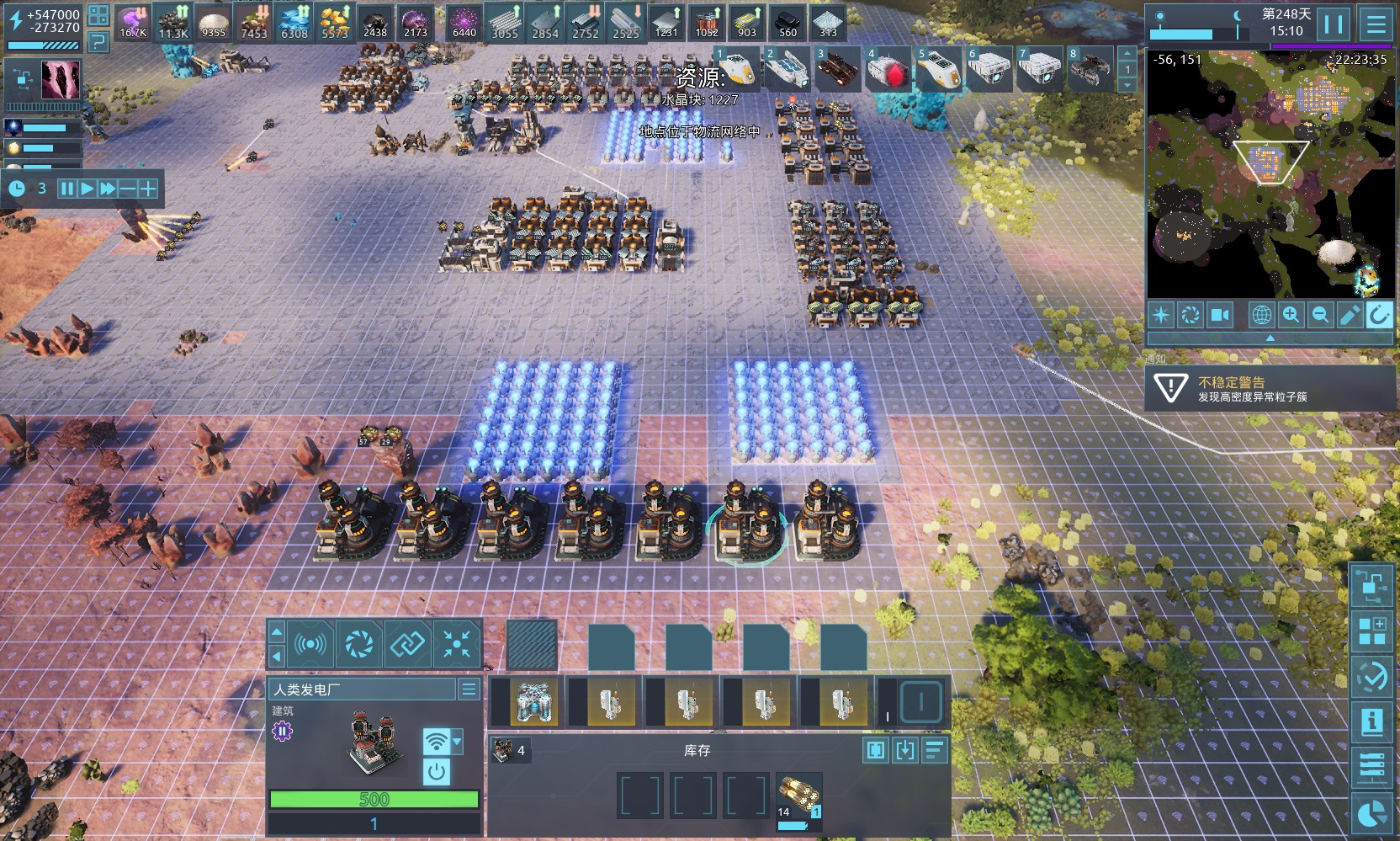Decrease game speed with the minus button

pyautogui.click(x=127, y=189)
